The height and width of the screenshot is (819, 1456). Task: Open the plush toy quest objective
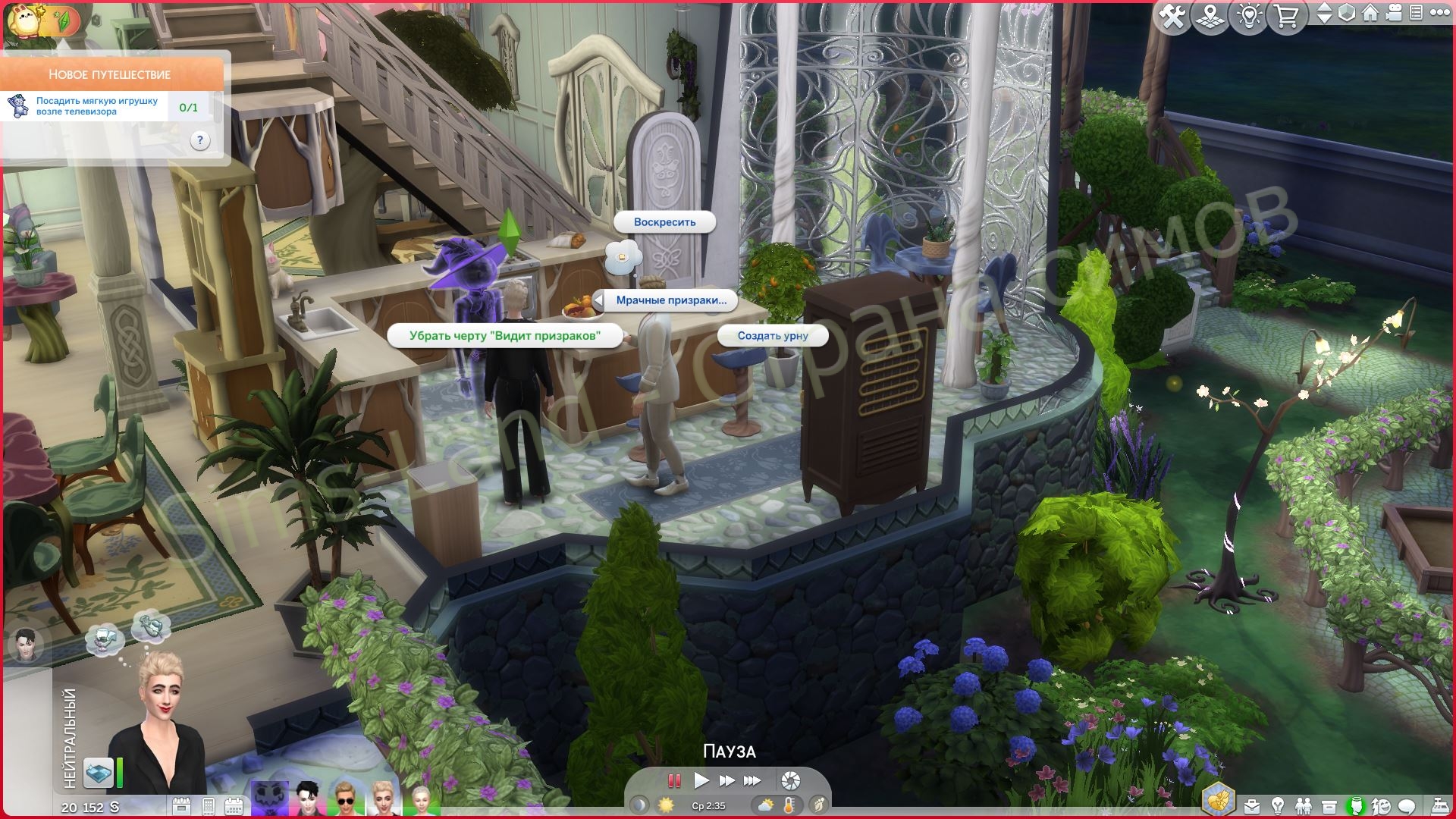pyautogui.click(x=97, y=106)
